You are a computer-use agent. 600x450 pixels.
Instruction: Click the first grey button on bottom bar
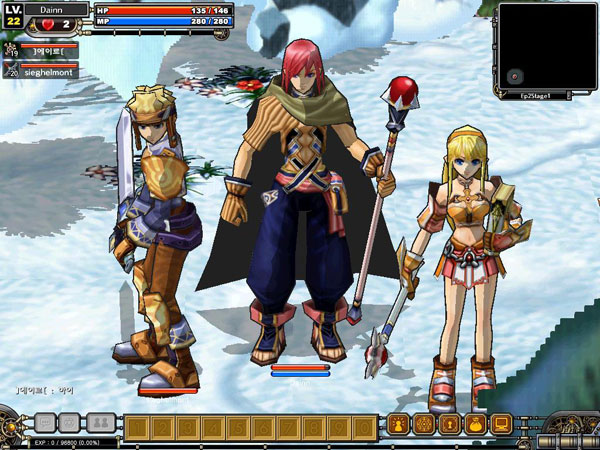45,423
